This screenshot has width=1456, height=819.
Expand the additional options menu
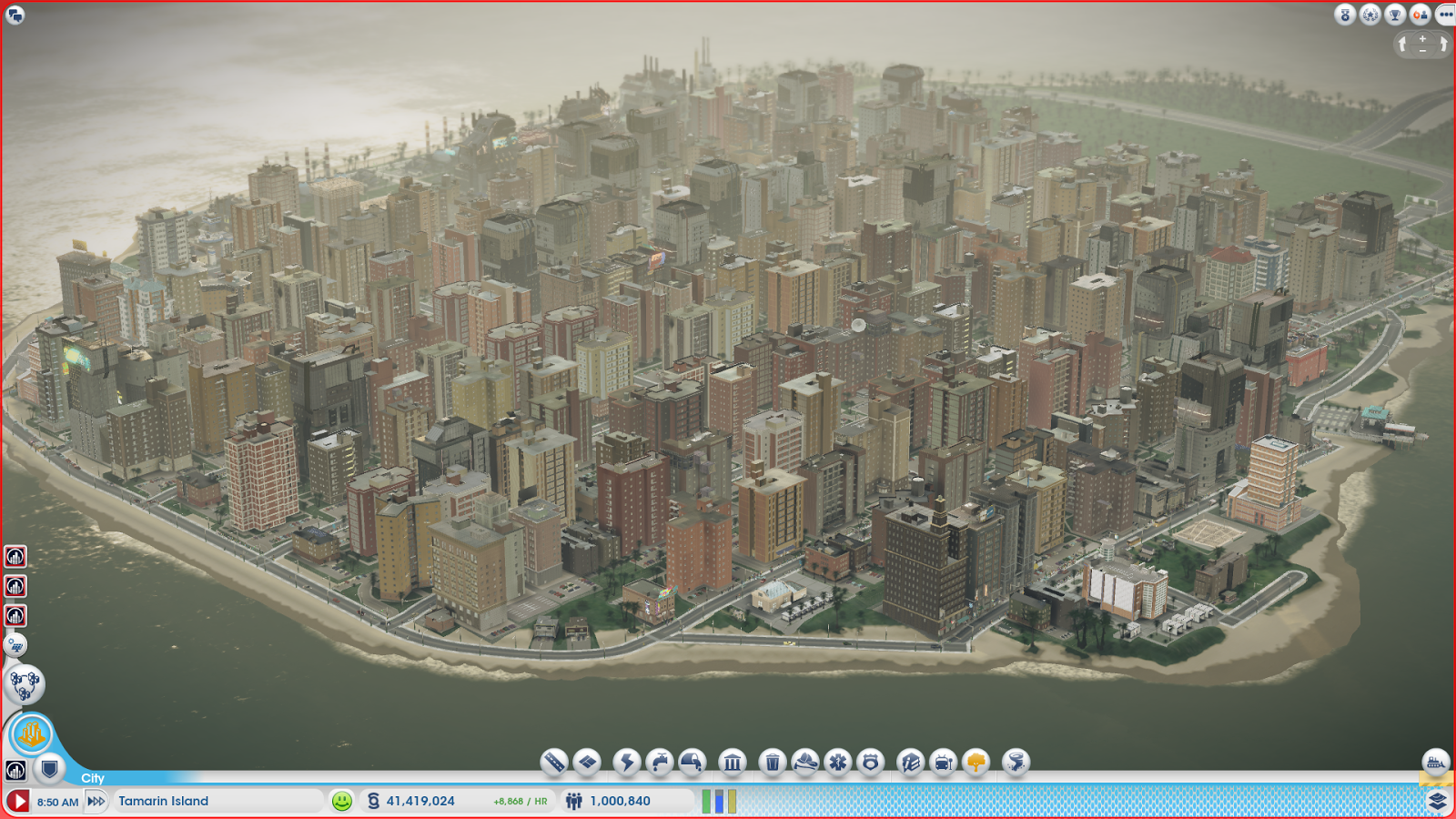pos(1445,15)
